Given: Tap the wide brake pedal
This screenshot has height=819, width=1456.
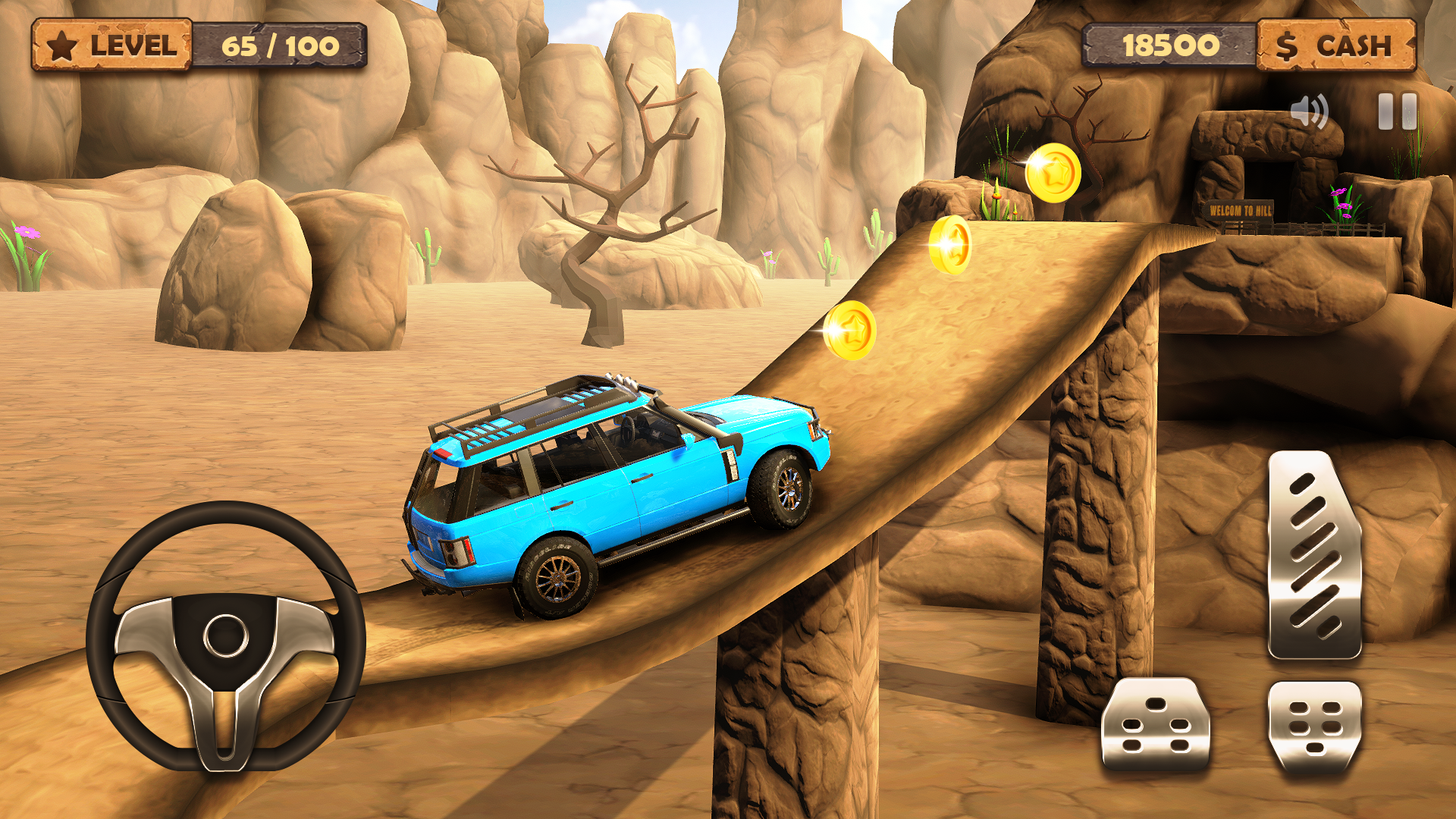Looking at the screenshot, I should pos(1155,724).
